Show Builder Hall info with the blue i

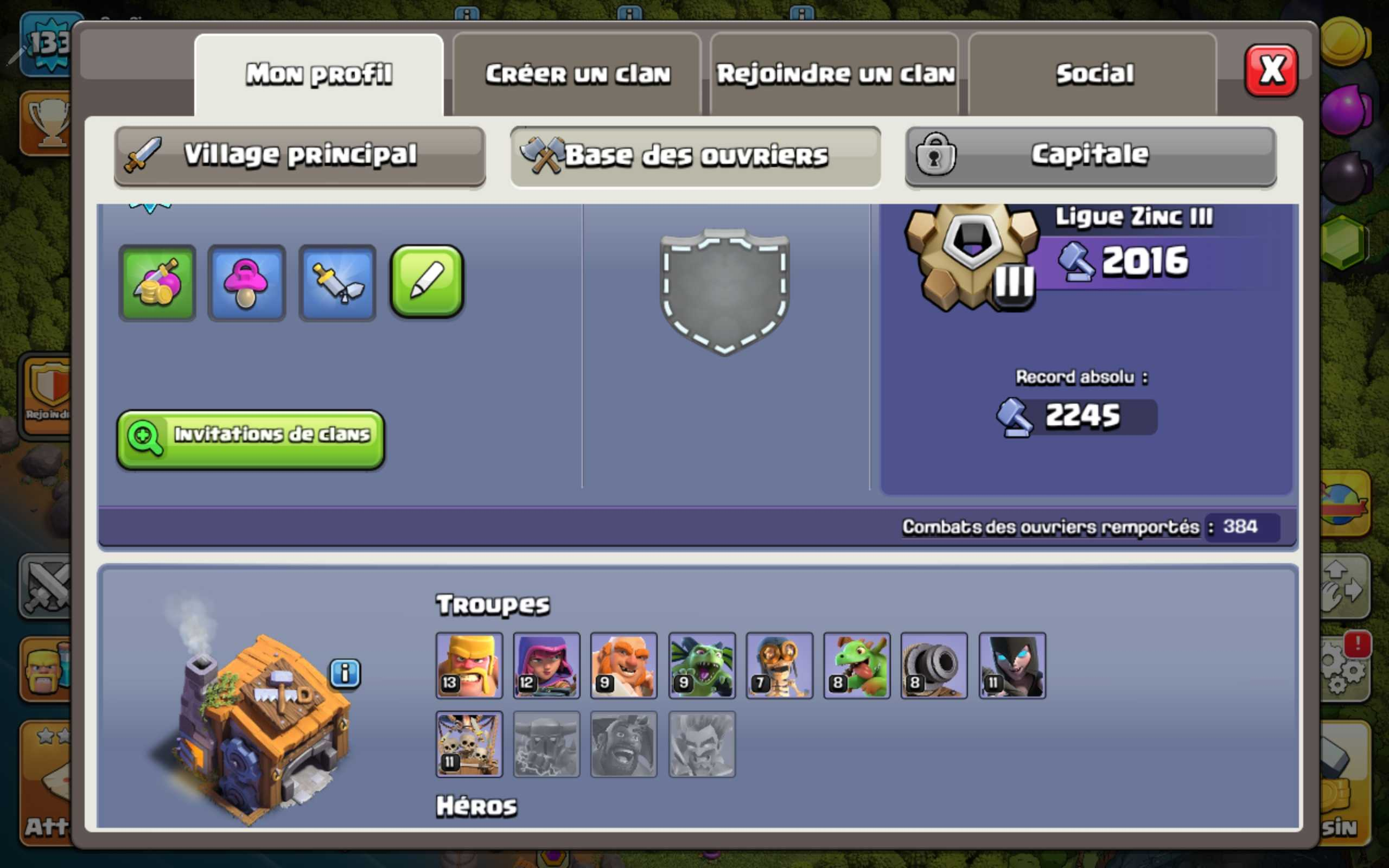click(x=345, y=673)
